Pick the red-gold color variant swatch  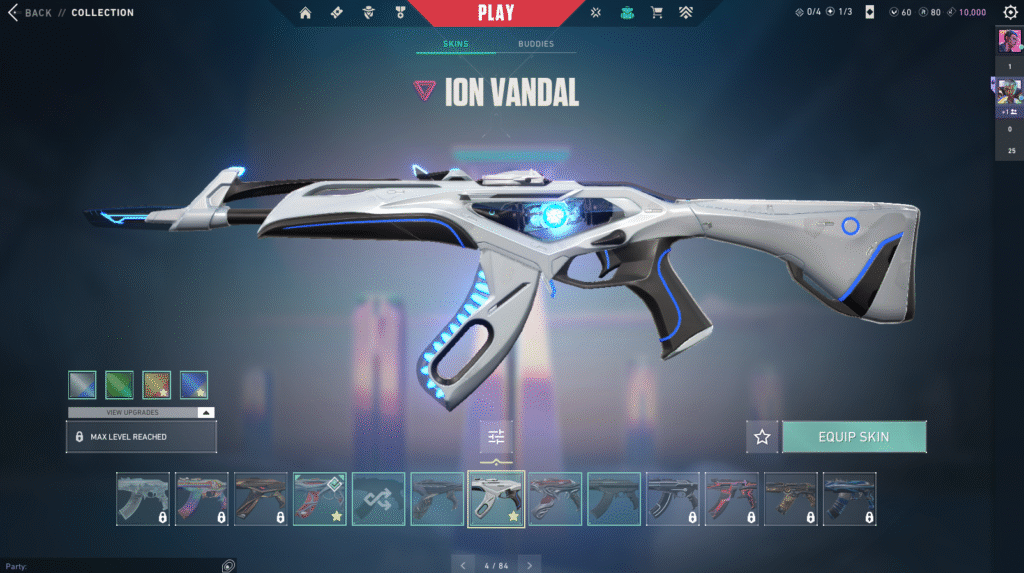[156, 384]
